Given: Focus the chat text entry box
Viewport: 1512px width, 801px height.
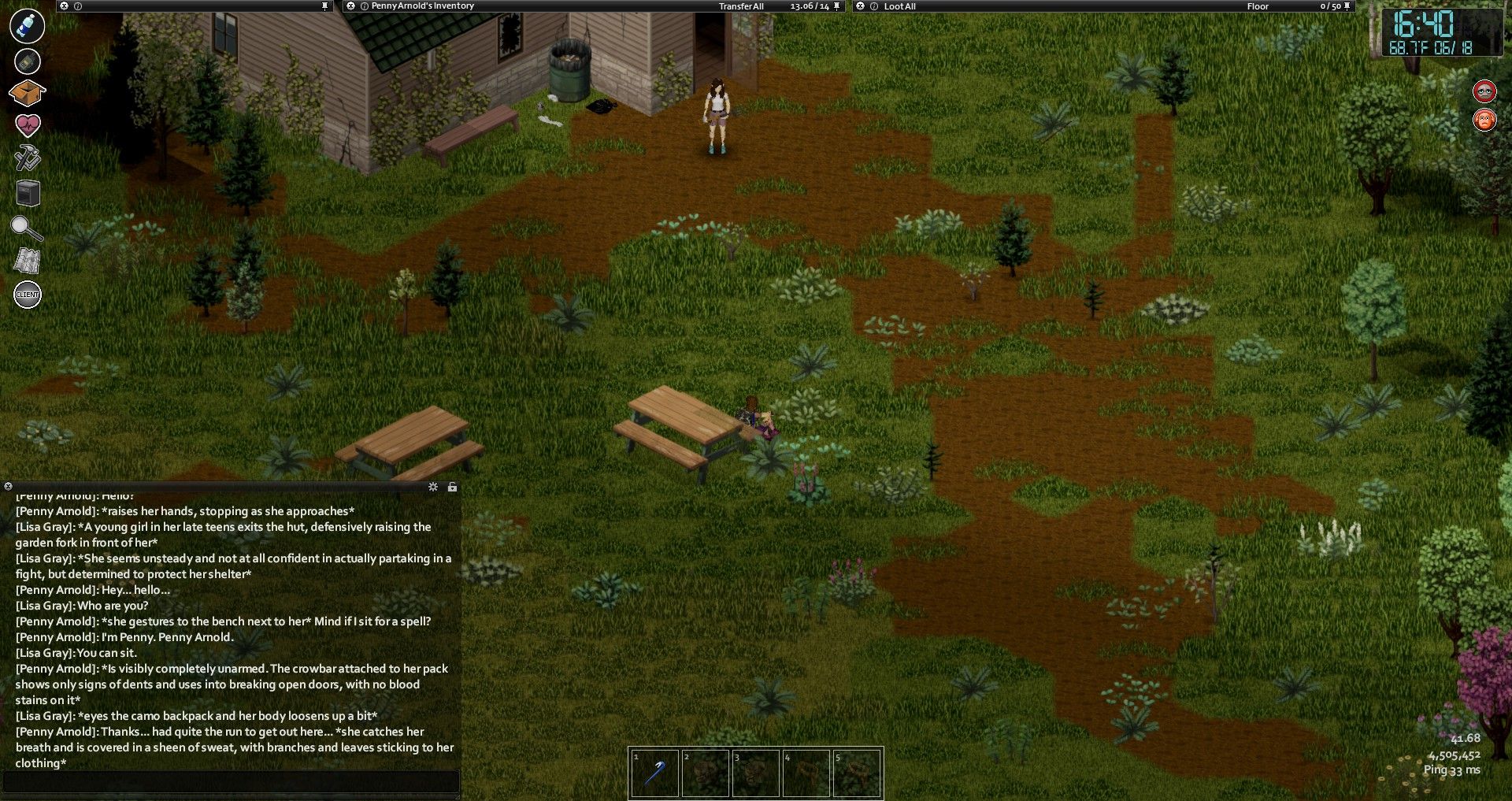Looking at the screenshot, I should coord(232,781).
